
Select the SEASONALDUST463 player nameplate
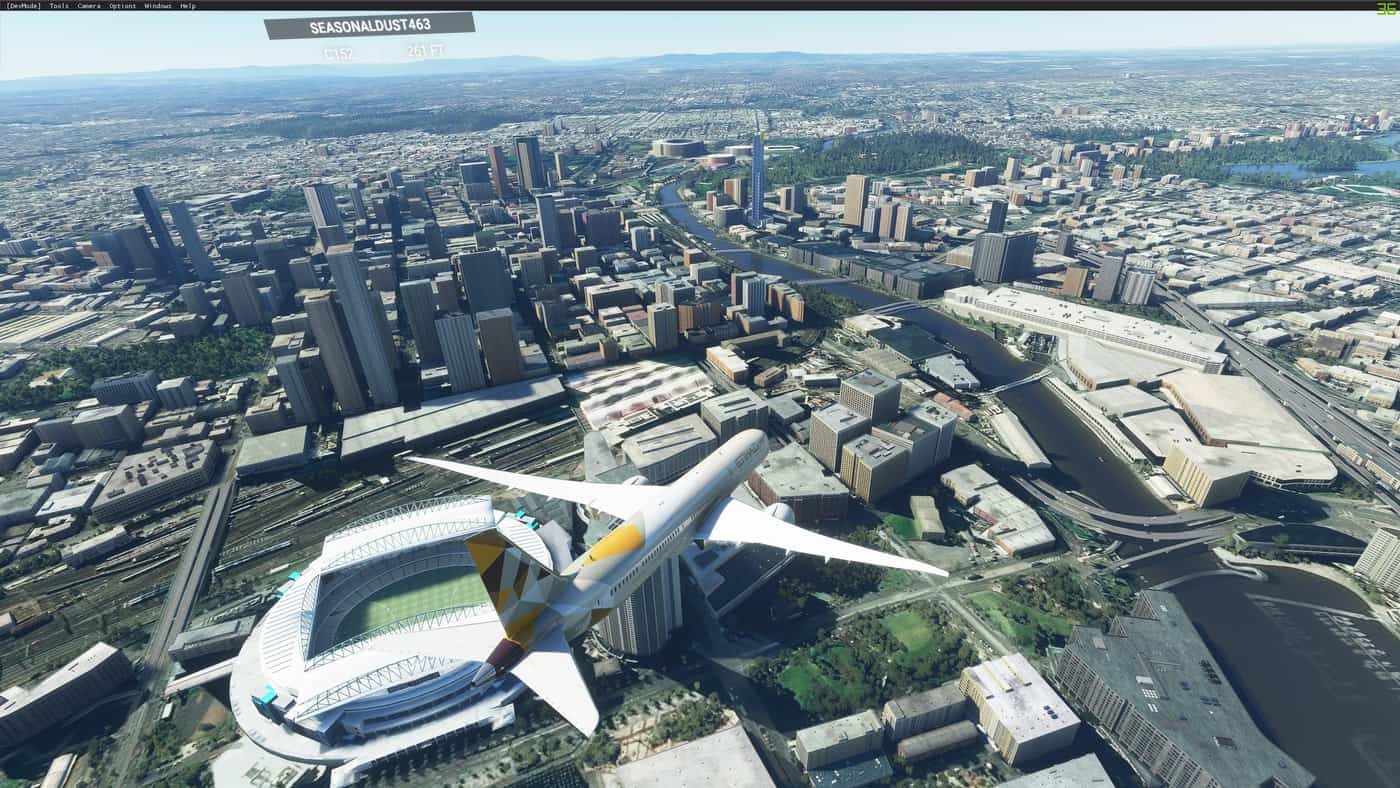369,26
